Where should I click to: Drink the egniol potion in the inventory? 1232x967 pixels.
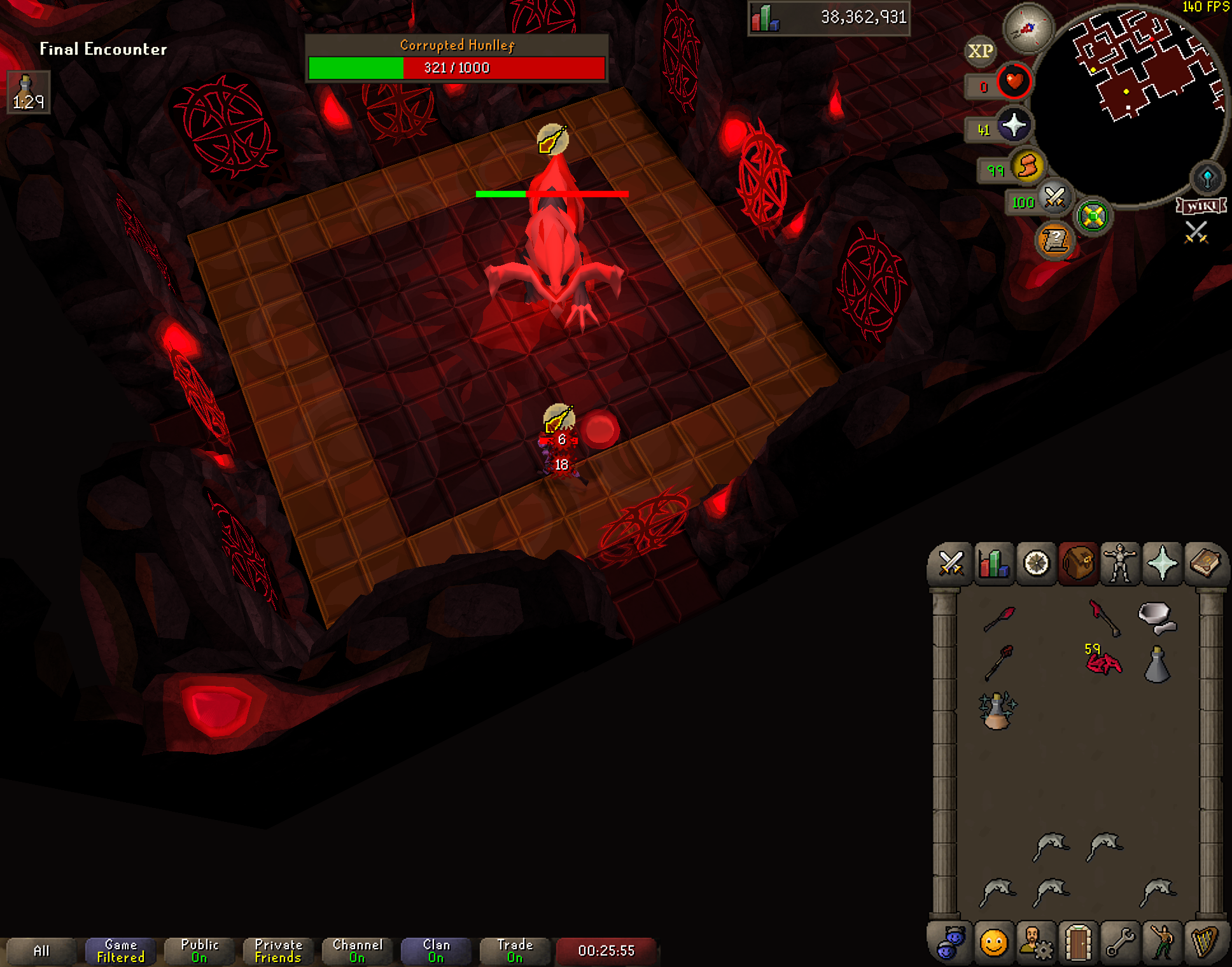point(997,710)
